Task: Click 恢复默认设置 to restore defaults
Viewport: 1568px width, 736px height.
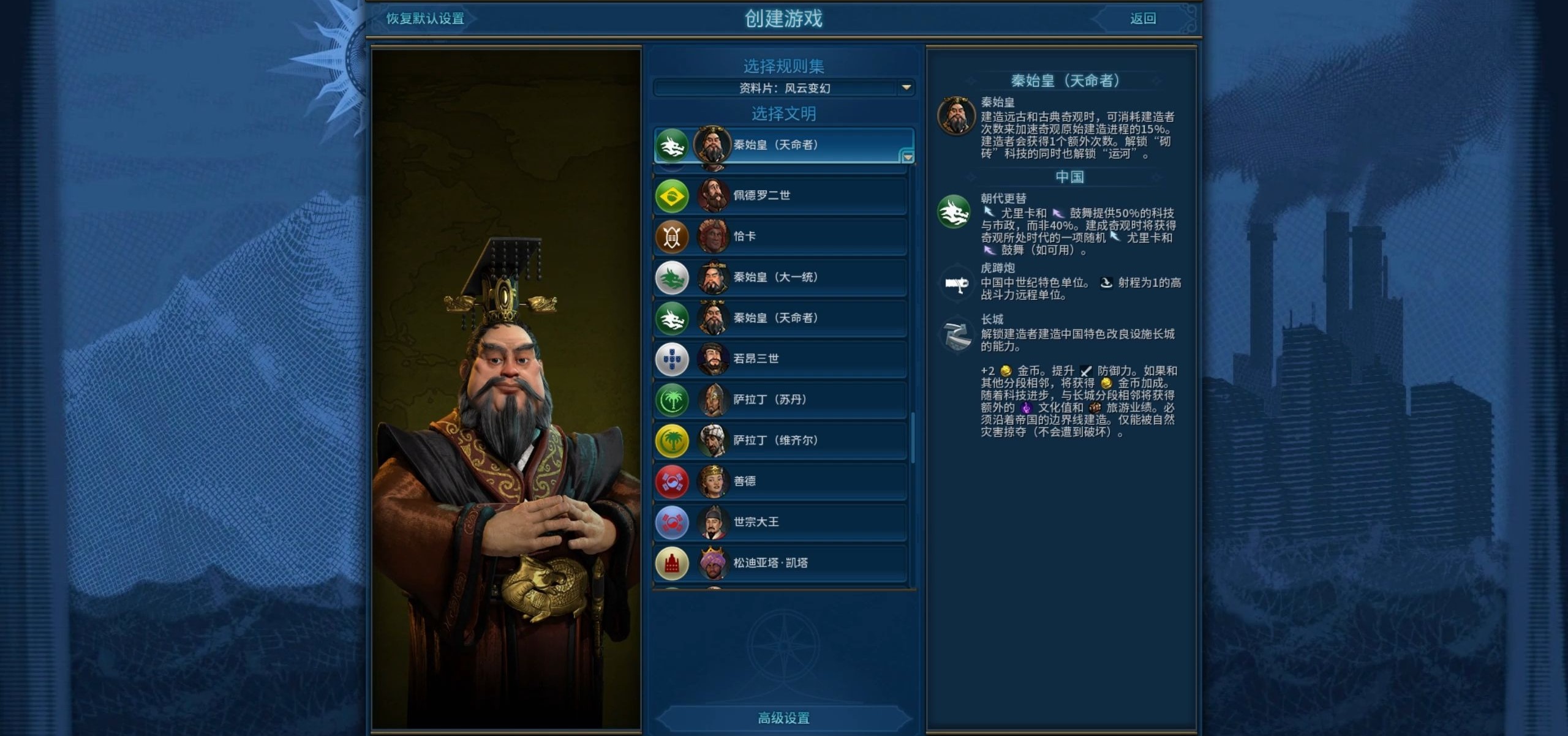Action: (425, 19)
